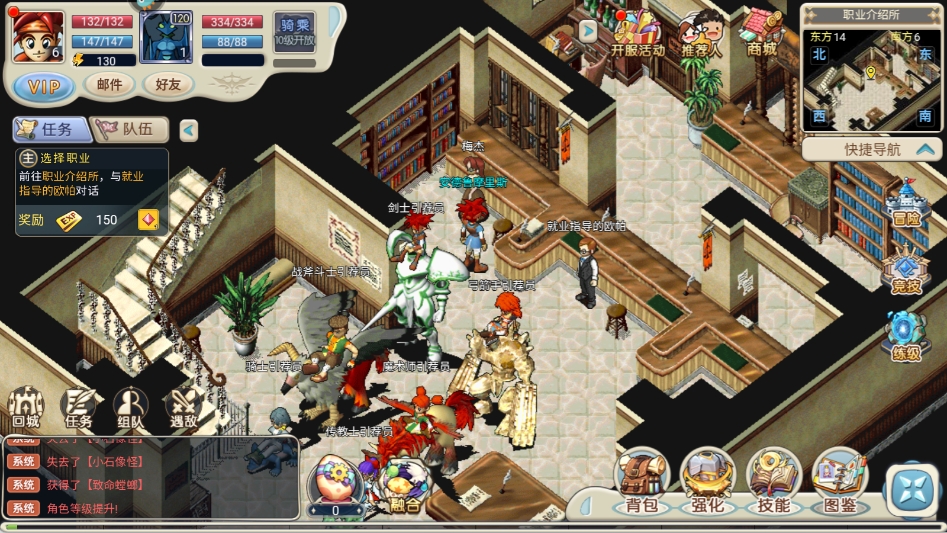
Task: Open 开服活动 server launch events
Action: coord(637,33)
